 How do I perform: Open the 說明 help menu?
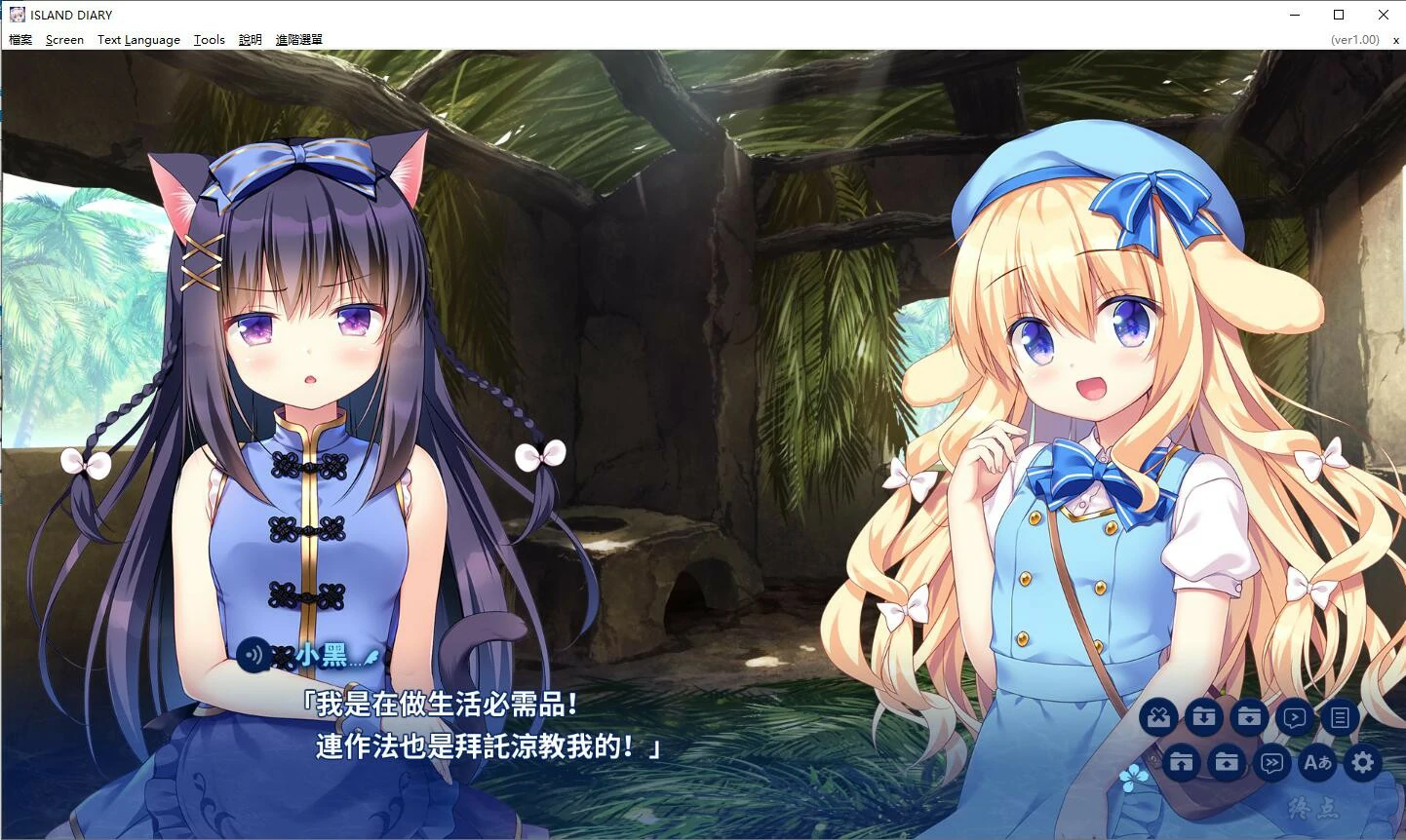(x=250, y=40)
